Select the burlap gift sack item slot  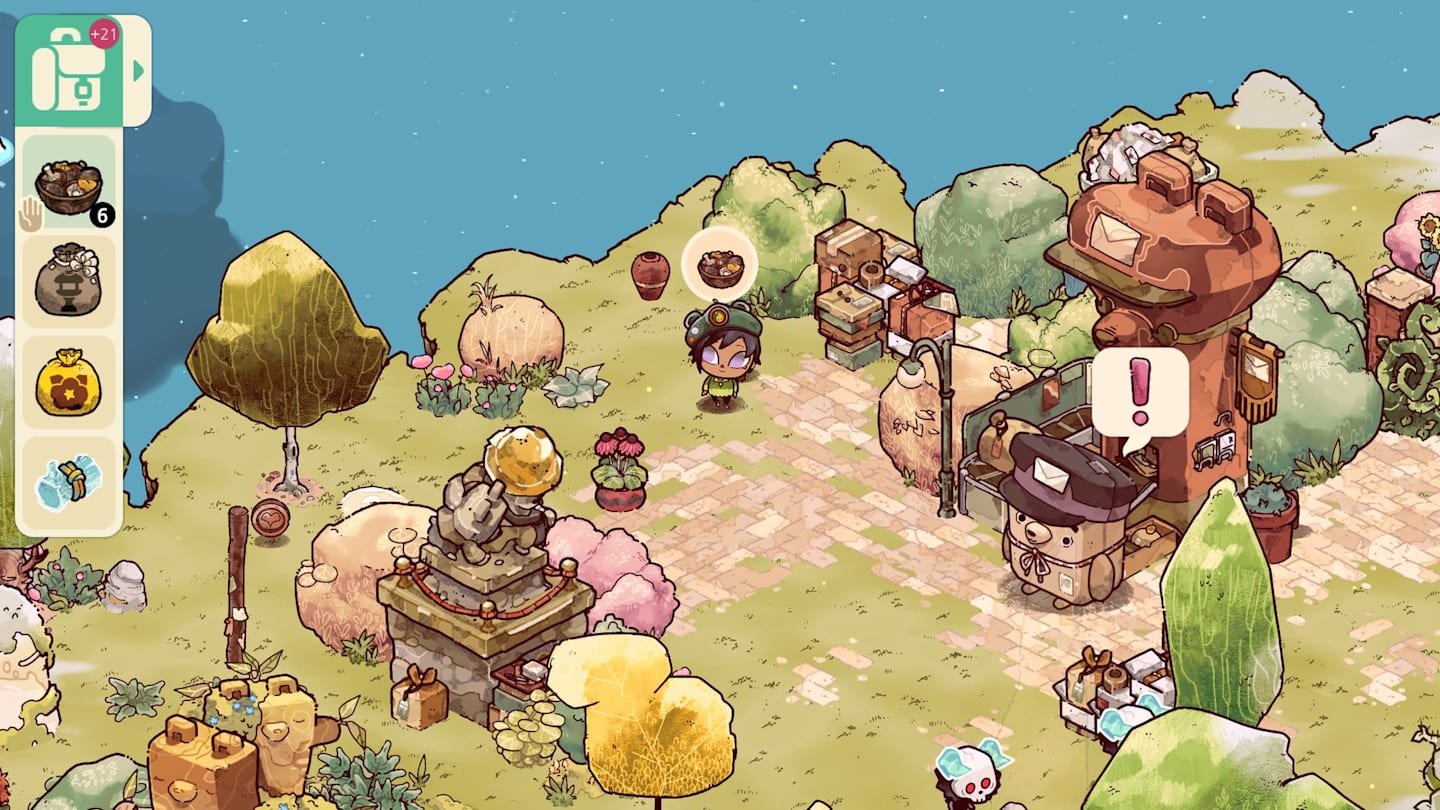70,283
